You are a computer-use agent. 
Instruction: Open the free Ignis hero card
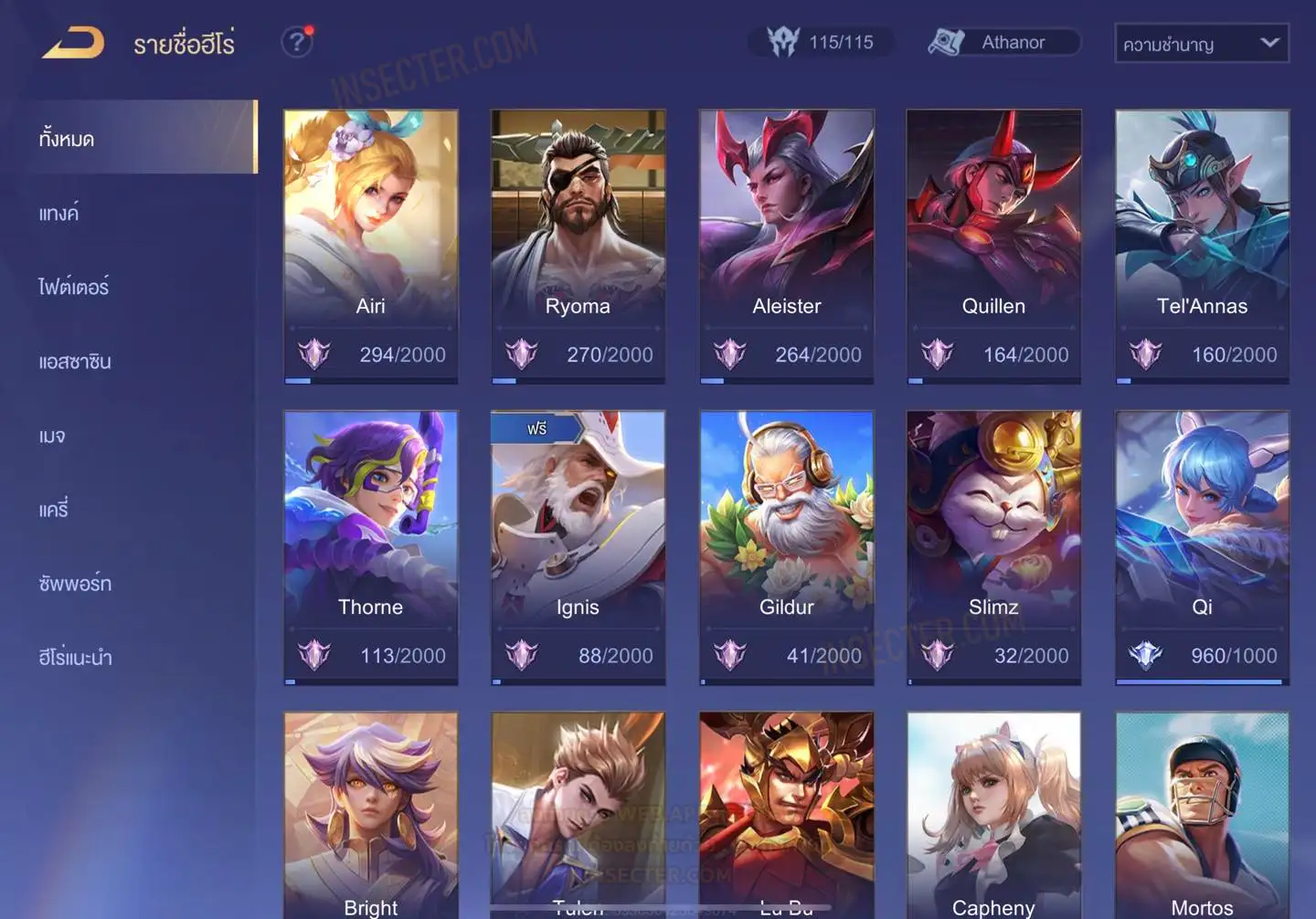click(x=578, y=546)
